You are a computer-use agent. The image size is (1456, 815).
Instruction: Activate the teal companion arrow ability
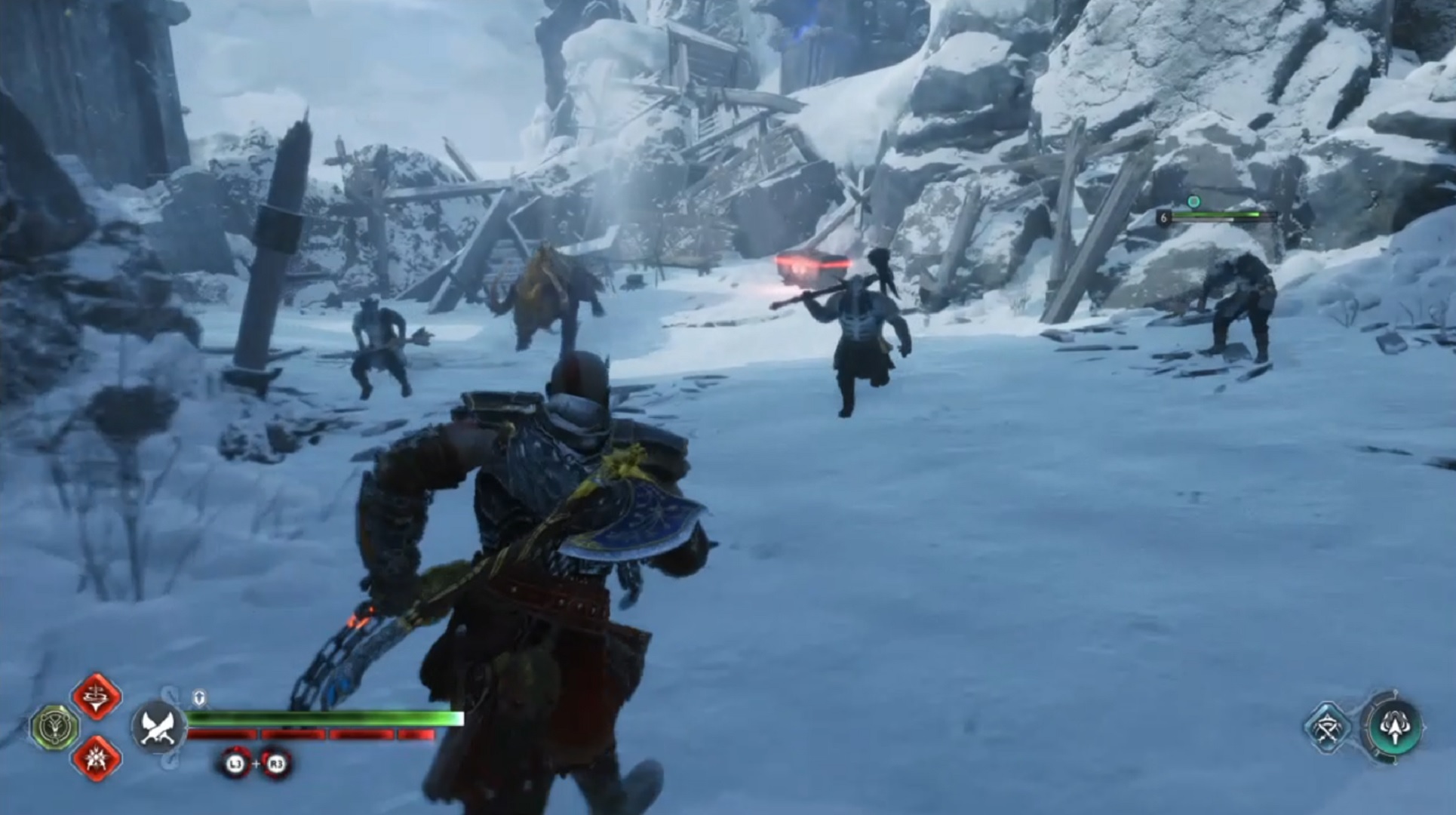tap(1393, 727)
